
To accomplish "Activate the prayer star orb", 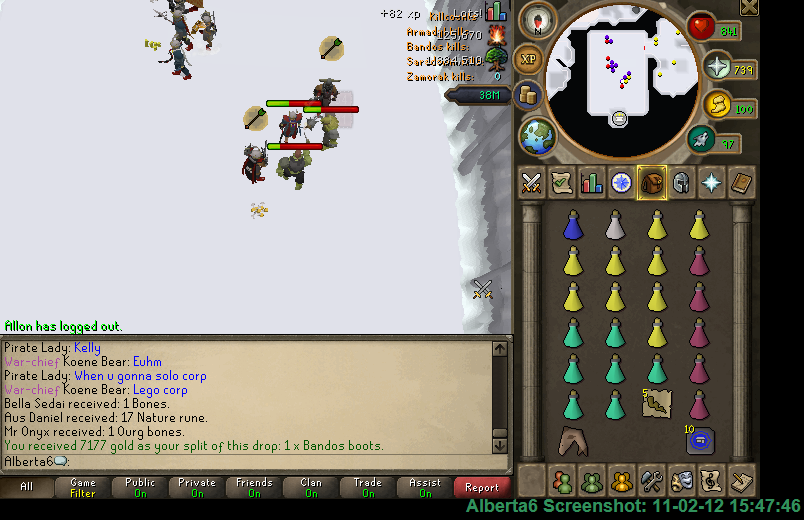I will click(716, 67).
